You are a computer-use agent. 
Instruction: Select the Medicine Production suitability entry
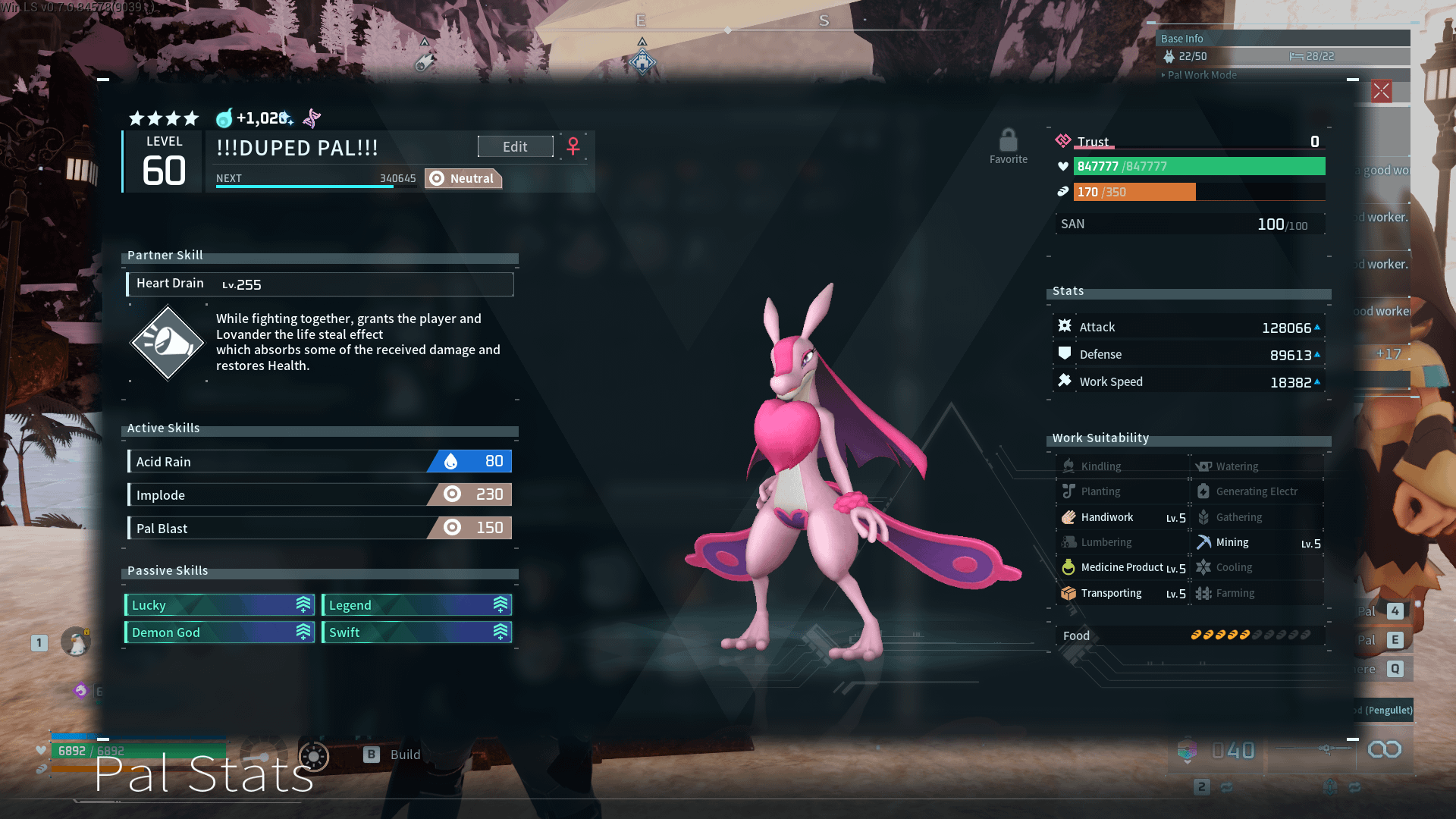1123,567
